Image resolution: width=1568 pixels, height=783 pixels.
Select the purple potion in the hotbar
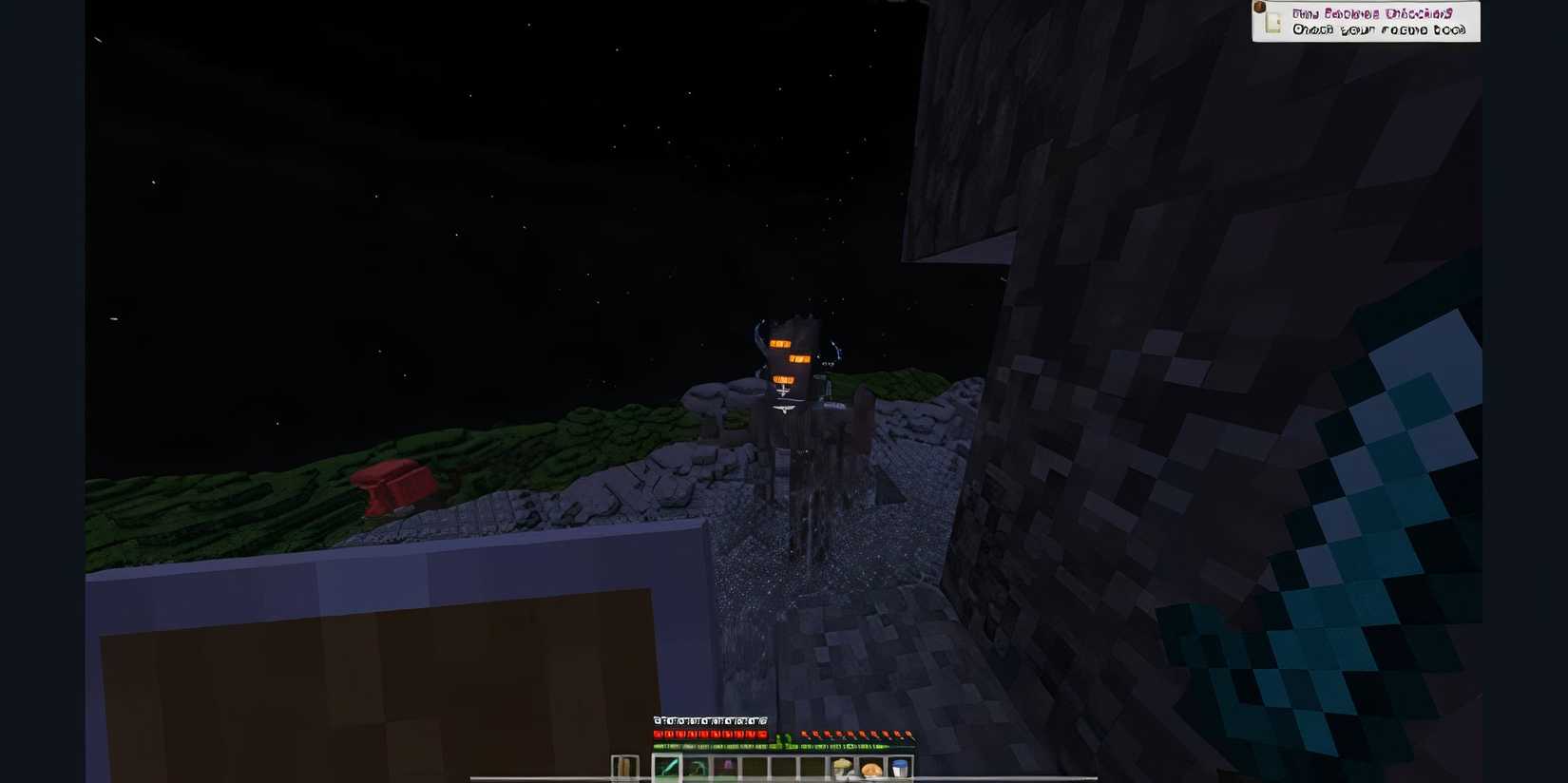726,766
